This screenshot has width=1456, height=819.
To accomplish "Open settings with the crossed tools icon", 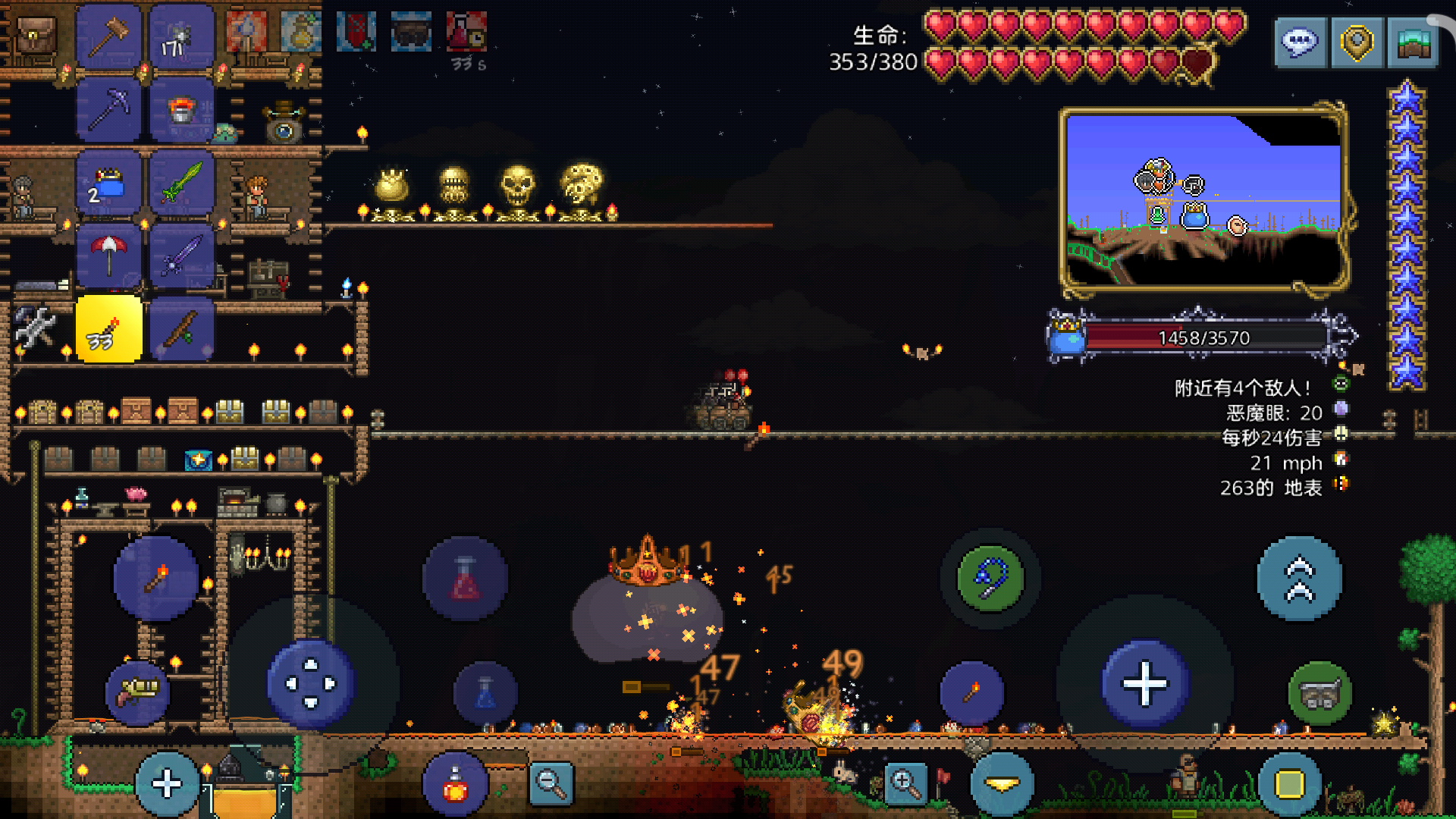I will click(x=34, y=328).
